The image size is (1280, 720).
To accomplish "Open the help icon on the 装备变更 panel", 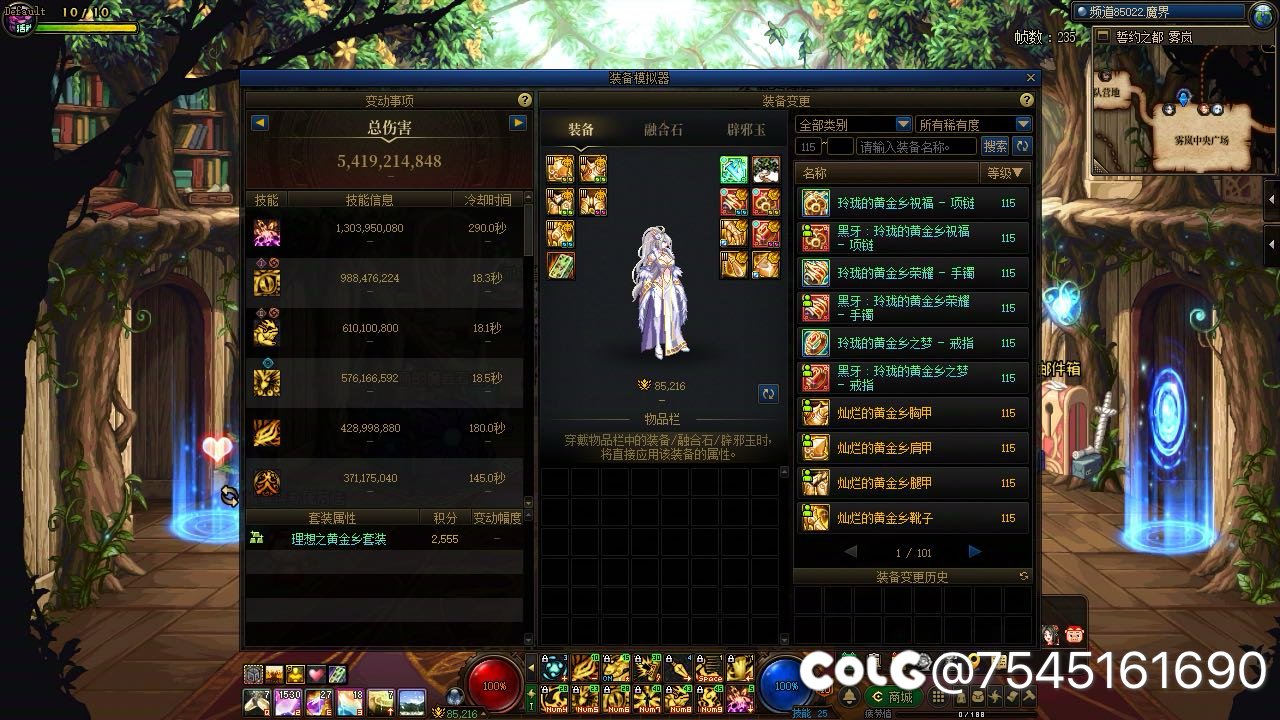I will (1026, 100).
